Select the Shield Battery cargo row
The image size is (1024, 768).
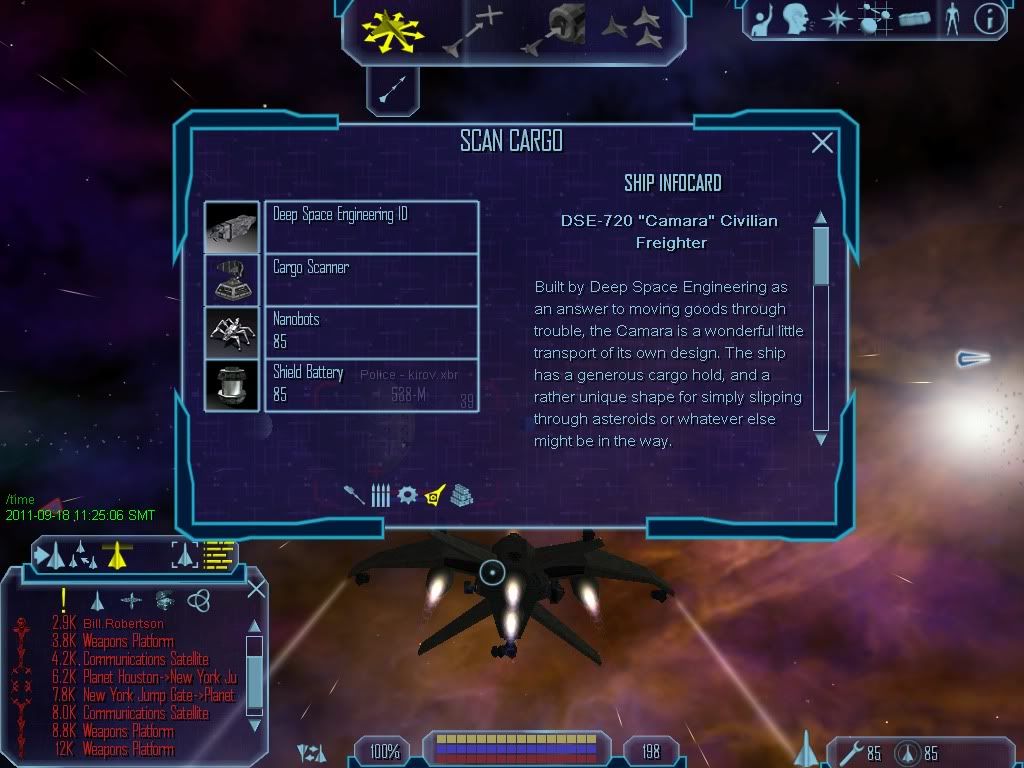(371, 384)
